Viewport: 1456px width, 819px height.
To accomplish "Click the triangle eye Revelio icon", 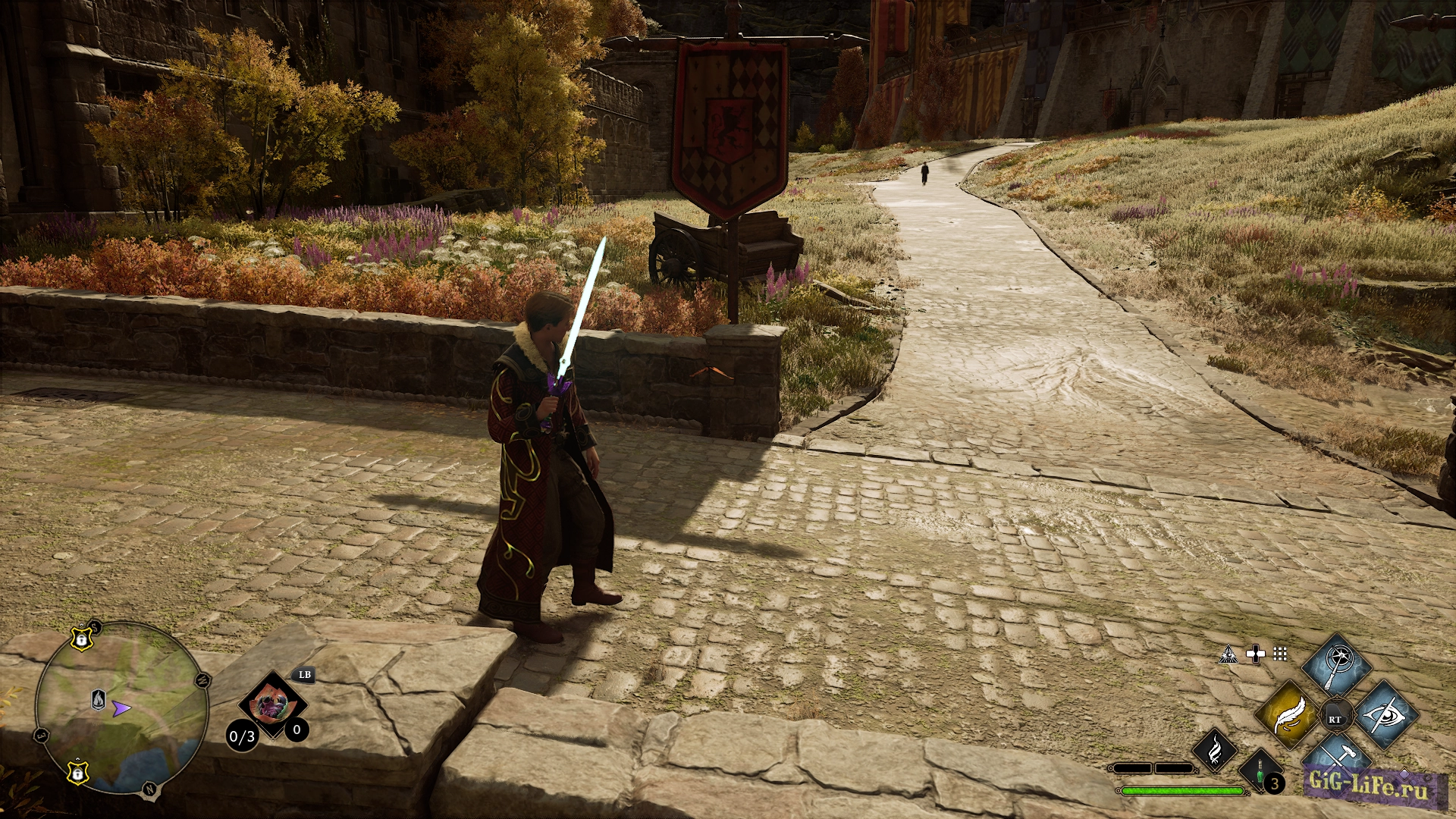I will point(1228,654).
